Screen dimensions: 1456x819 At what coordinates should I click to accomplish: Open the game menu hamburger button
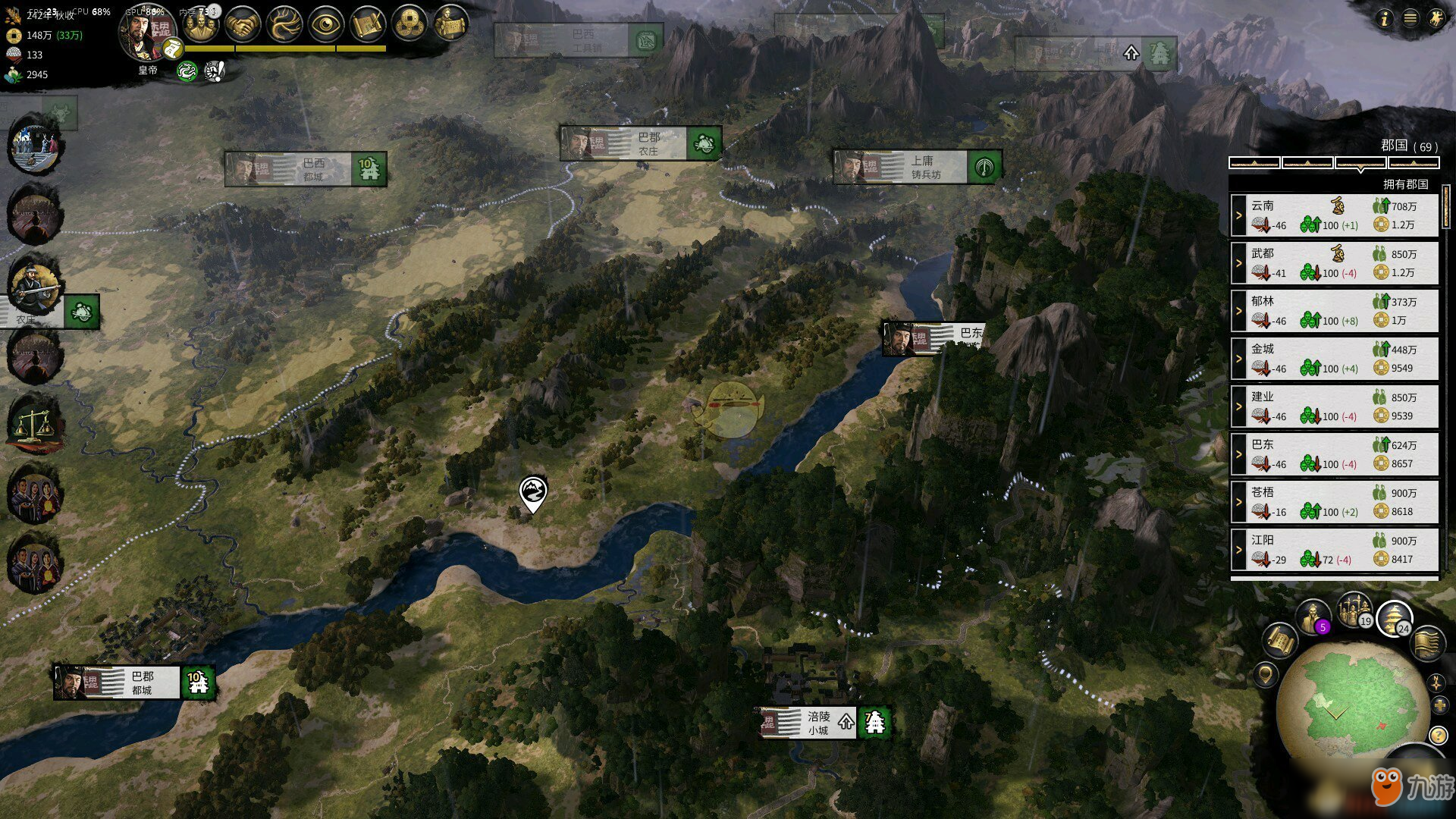(1410, 19)
